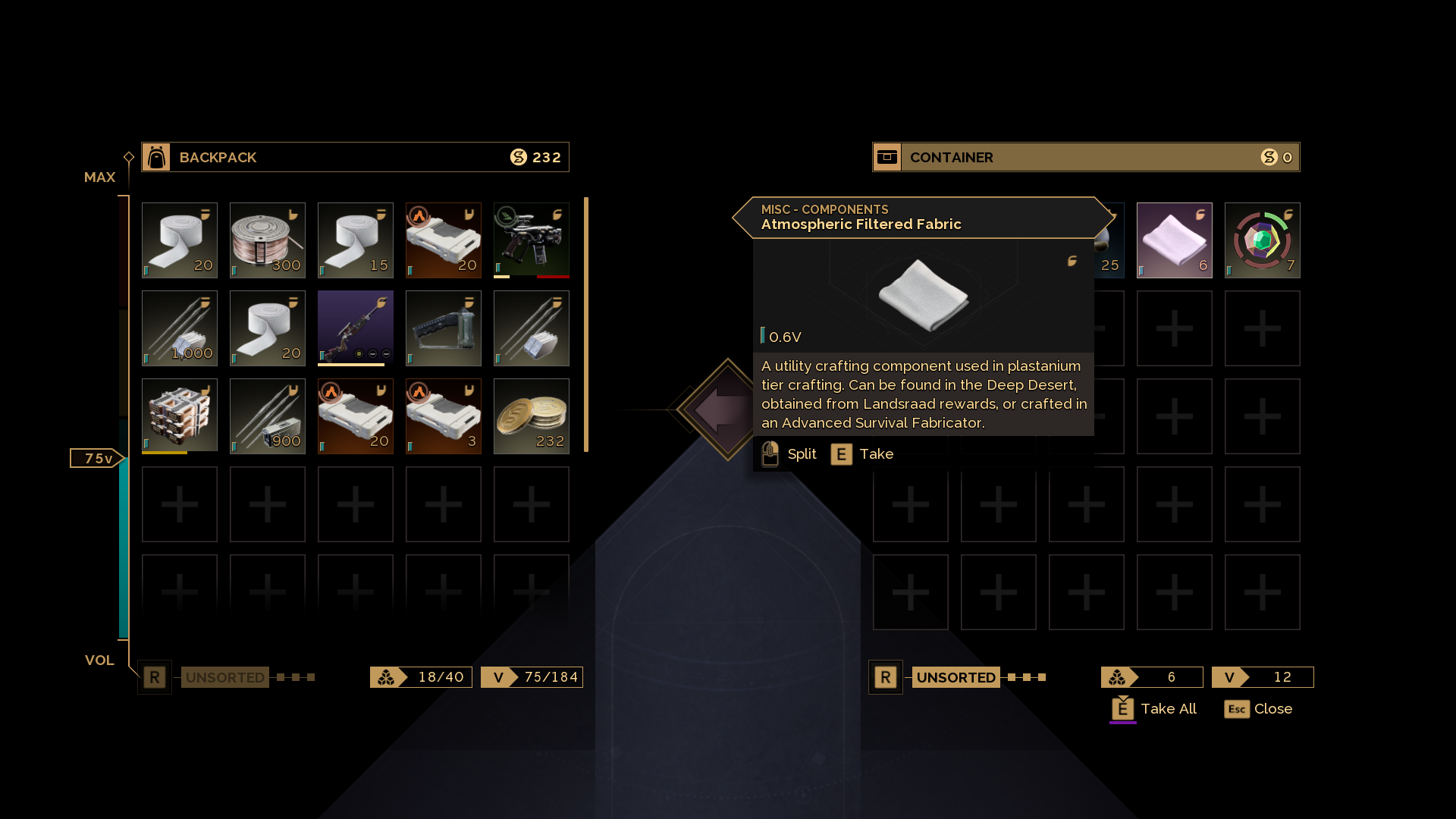Pick the fabric roll stack of 15
The width and height of the screenshot is (1456, 819).
click(355, 240)
